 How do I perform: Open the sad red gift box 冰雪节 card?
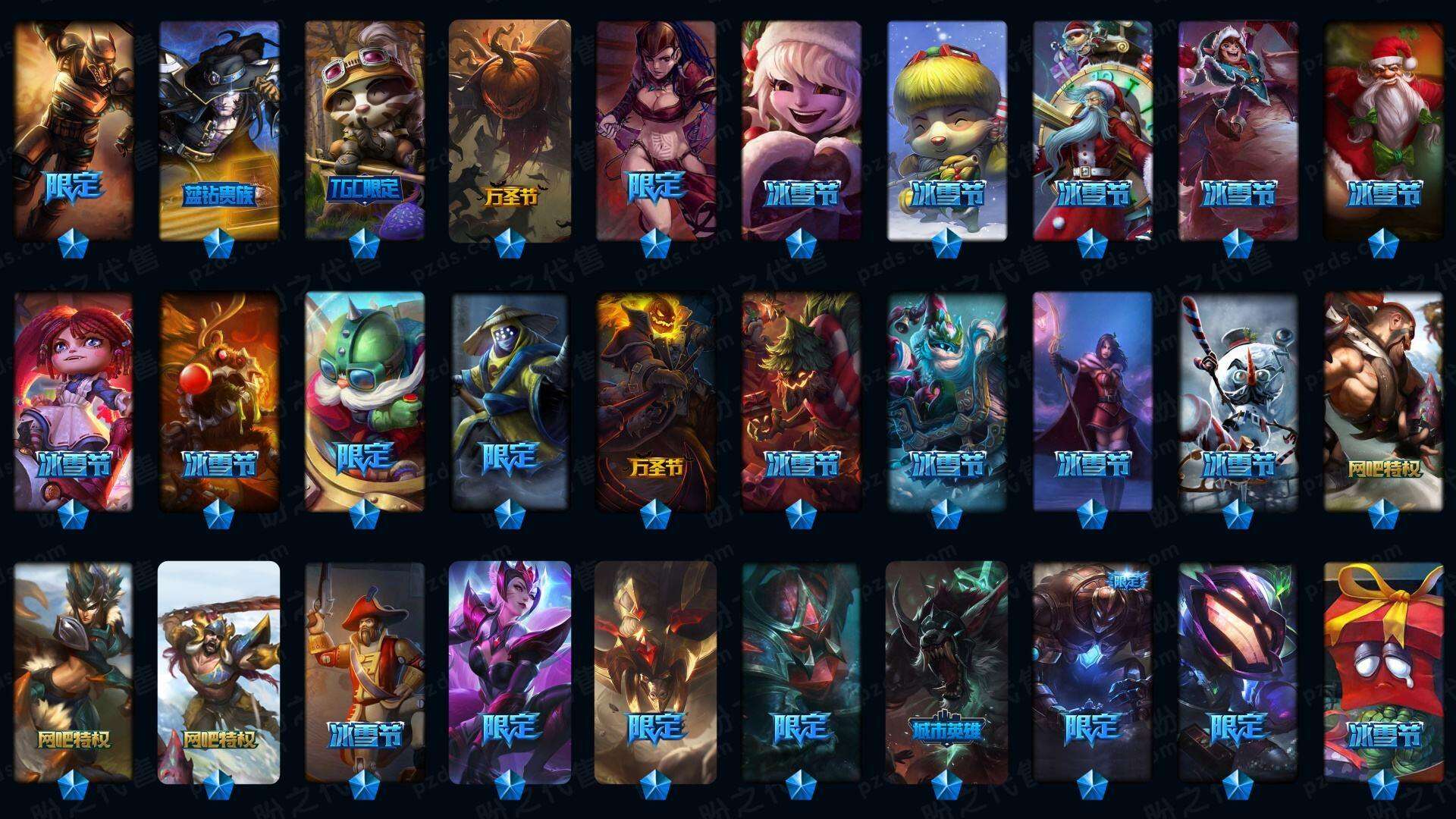tap(1384, 672)
